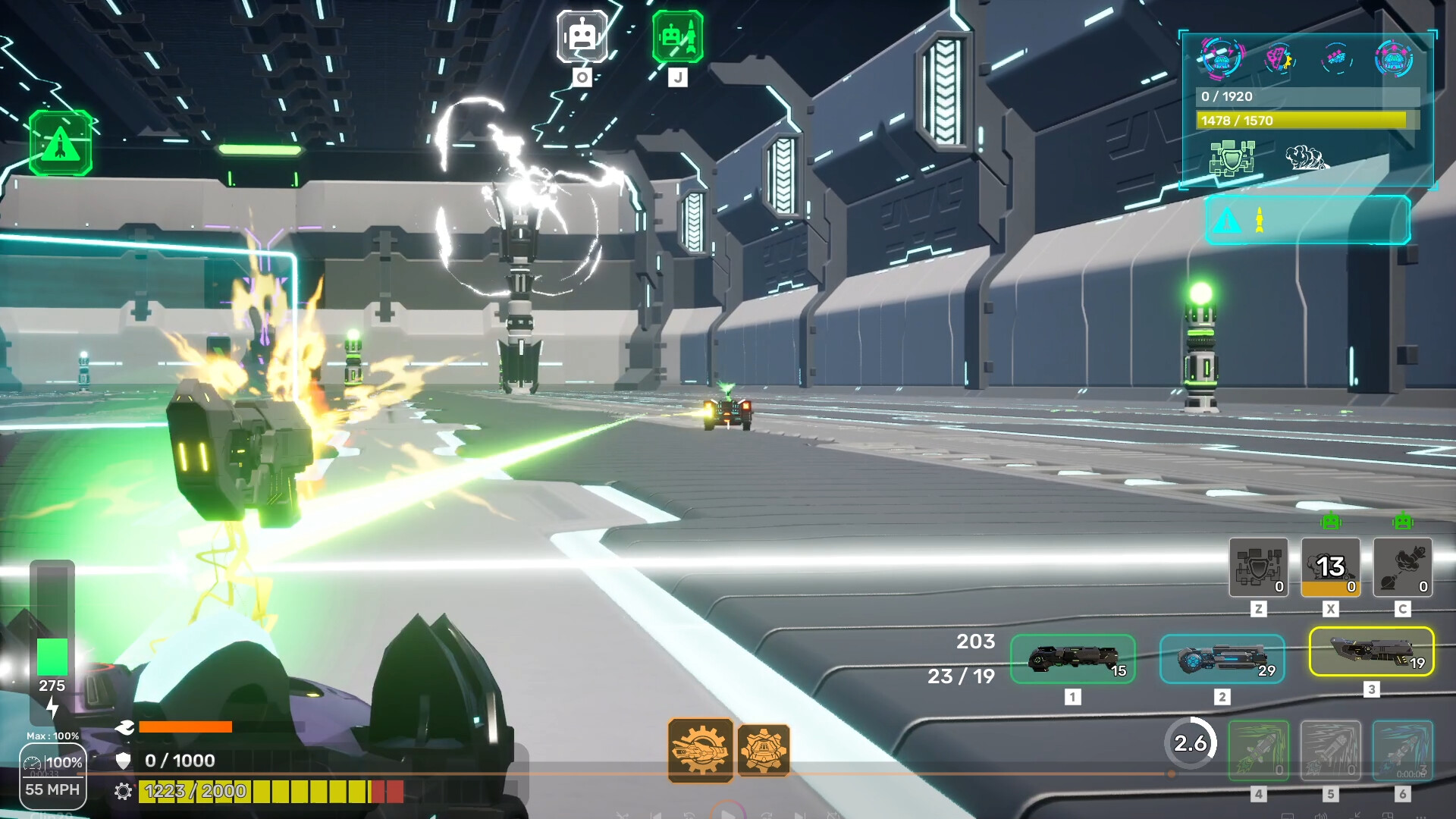The width and height of the screenshot is (1456, 819).
Task: Click the orange vehicle gear icon
Action: tap(763, 750)
